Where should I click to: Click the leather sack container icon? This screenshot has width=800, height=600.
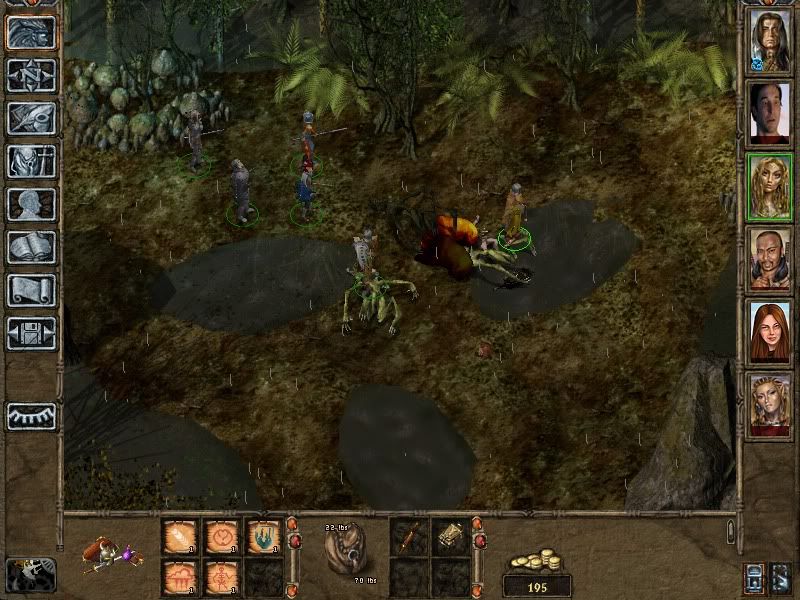coord(346,548)
